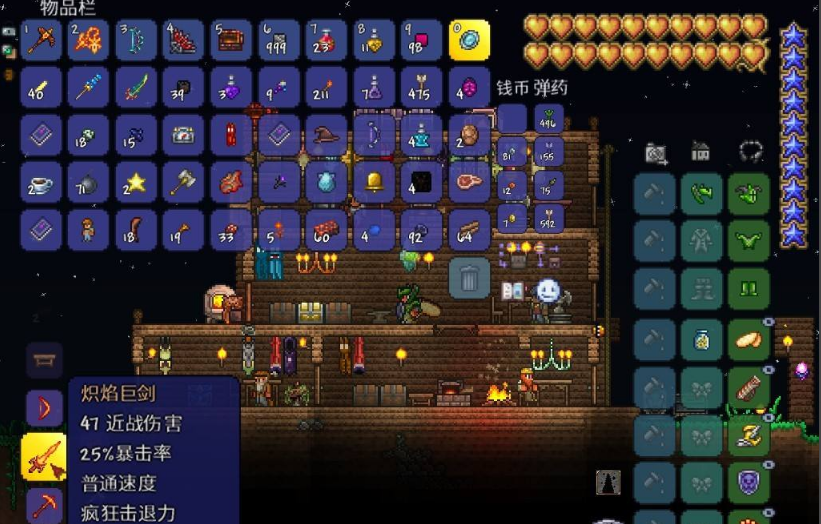The height and width of the screenshot is (524, 821).
Task: Pick the coffee cup inventory slot
Action: click(x=41, y=182)
